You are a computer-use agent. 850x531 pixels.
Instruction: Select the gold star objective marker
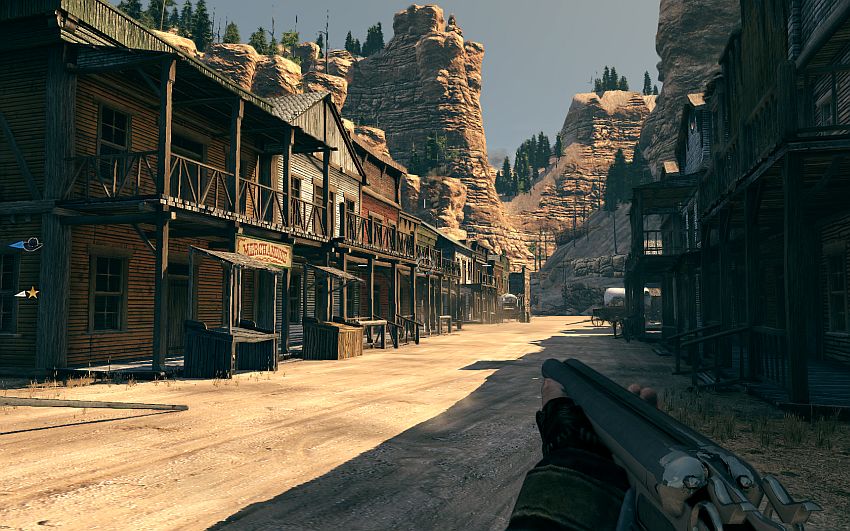[31, 292]
